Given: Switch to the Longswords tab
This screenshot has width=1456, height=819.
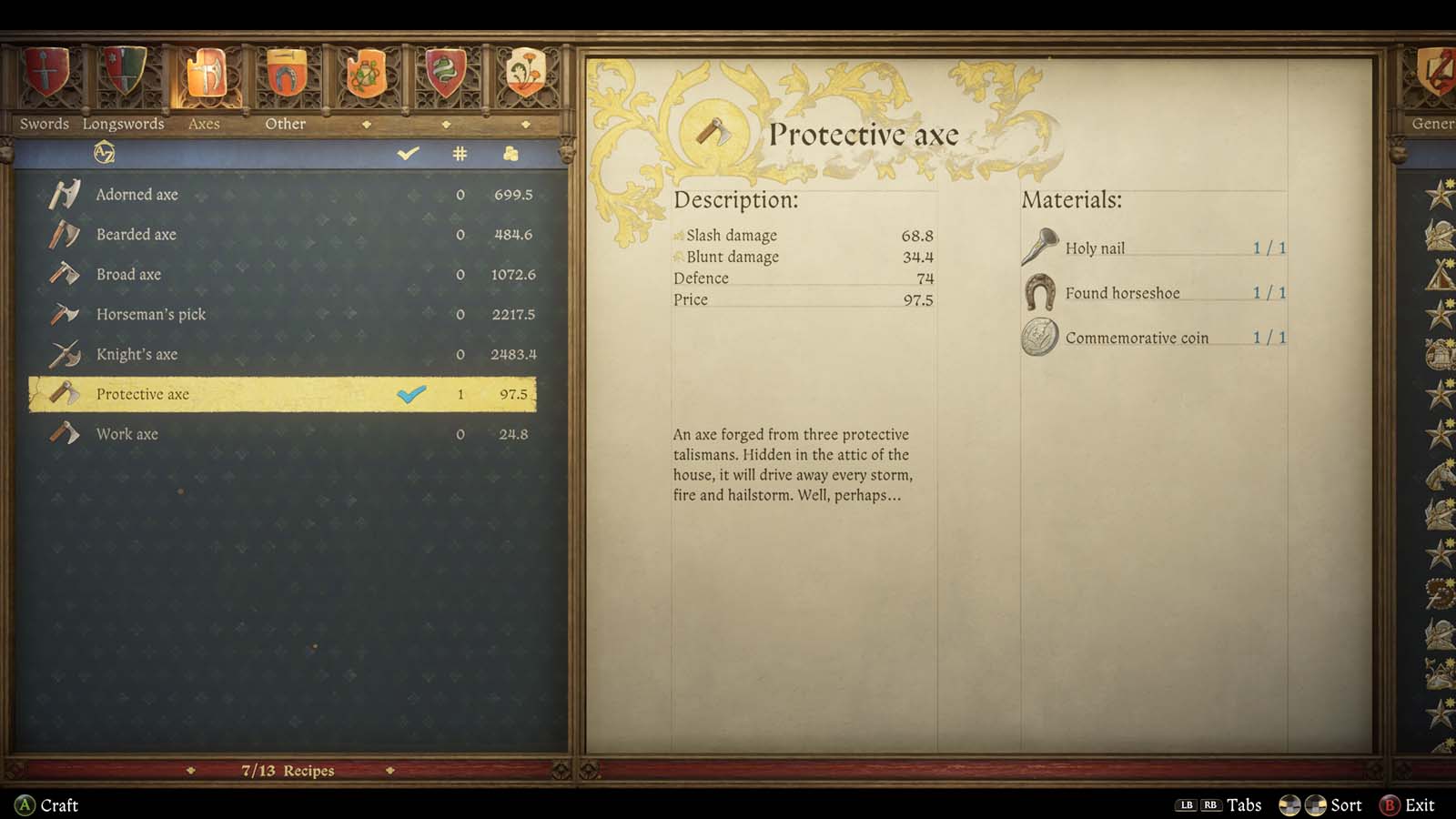Looking at the screenshot, I should [x=124, y=124].
